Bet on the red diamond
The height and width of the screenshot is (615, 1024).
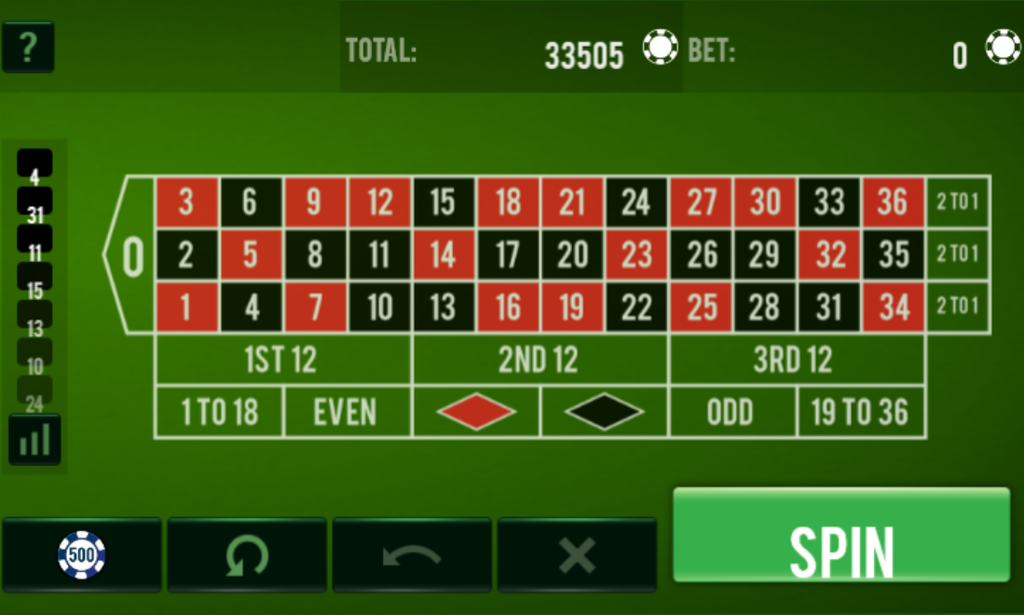click(476, 412)
